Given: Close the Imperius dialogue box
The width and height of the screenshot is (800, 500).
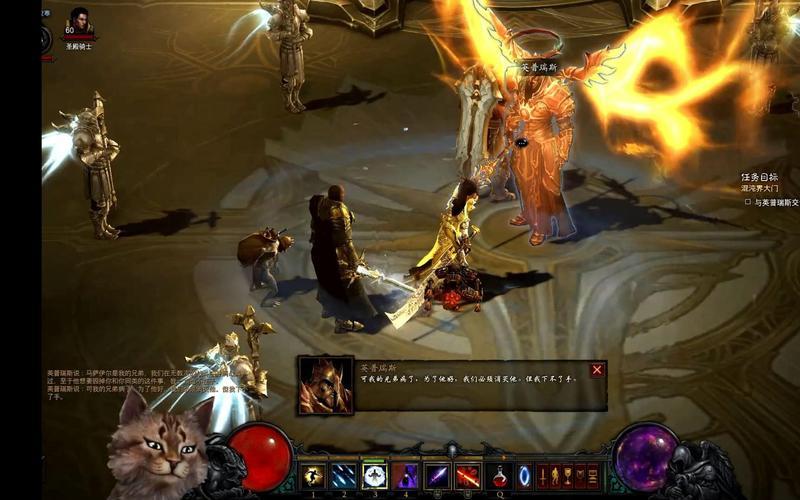Looking at the screenshot, I should (597, 370).
